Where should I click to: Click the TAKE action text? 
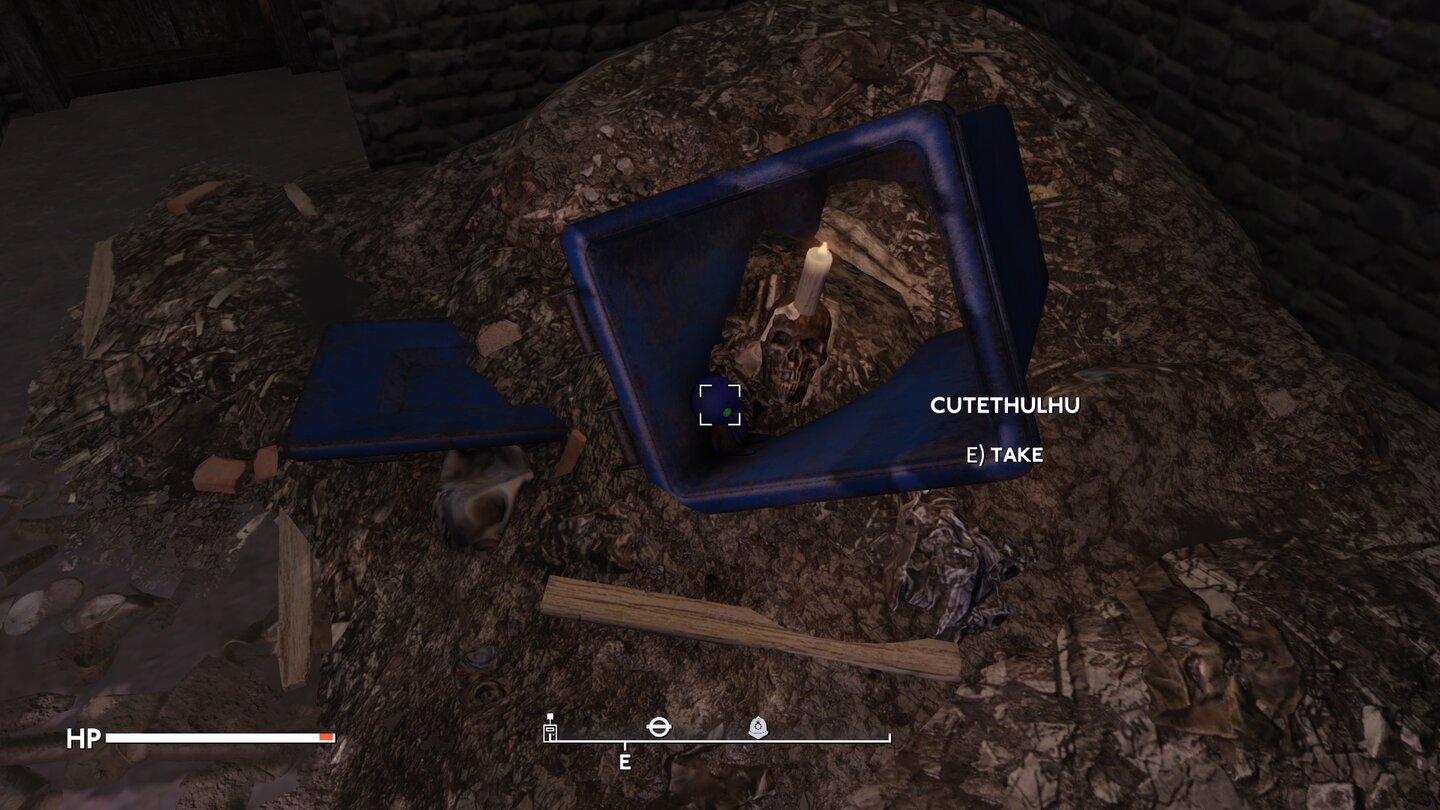[1005, 454]
